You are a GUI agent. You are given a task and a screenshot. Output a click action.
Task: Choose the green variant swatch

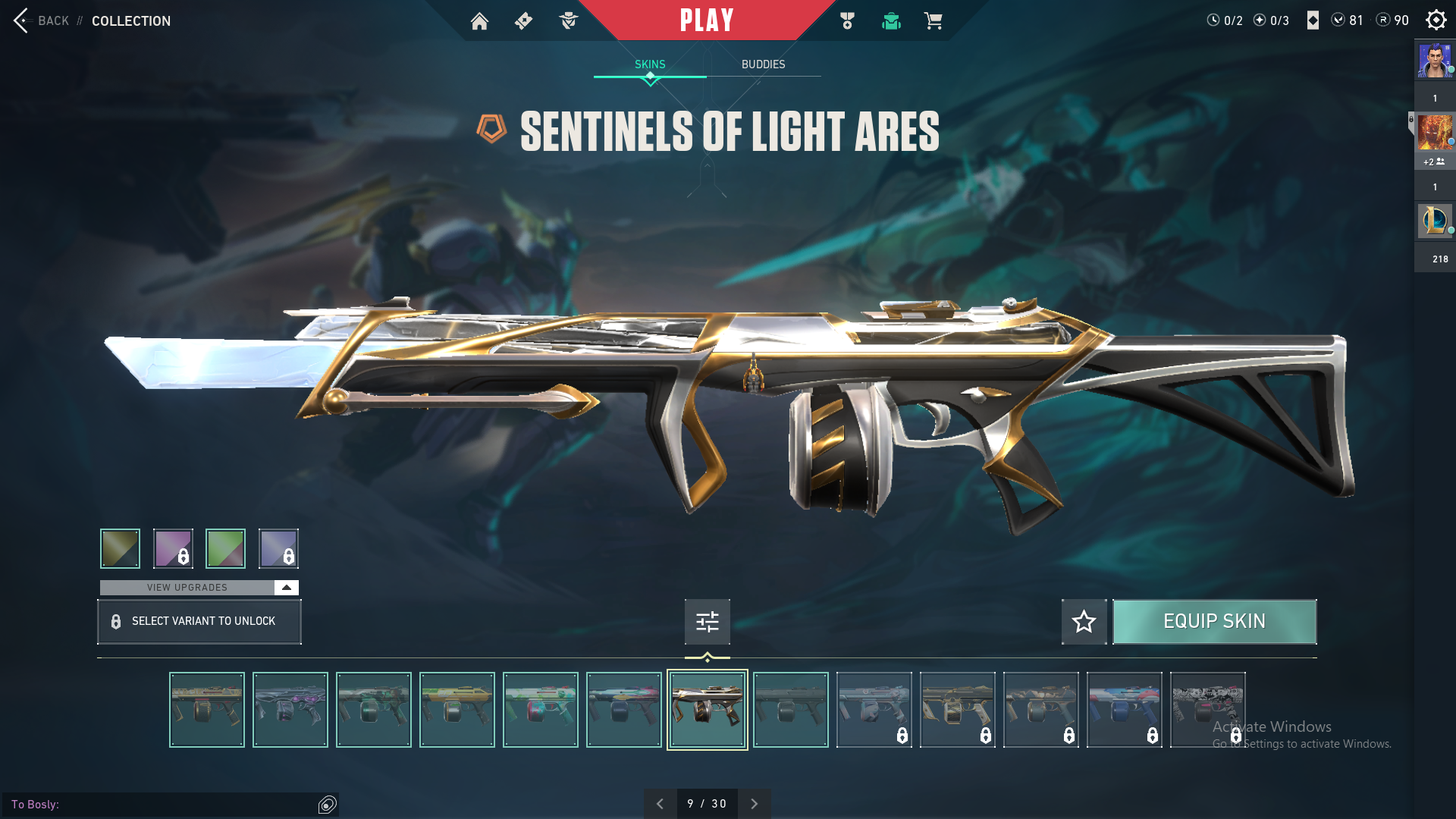pos(225,548)
